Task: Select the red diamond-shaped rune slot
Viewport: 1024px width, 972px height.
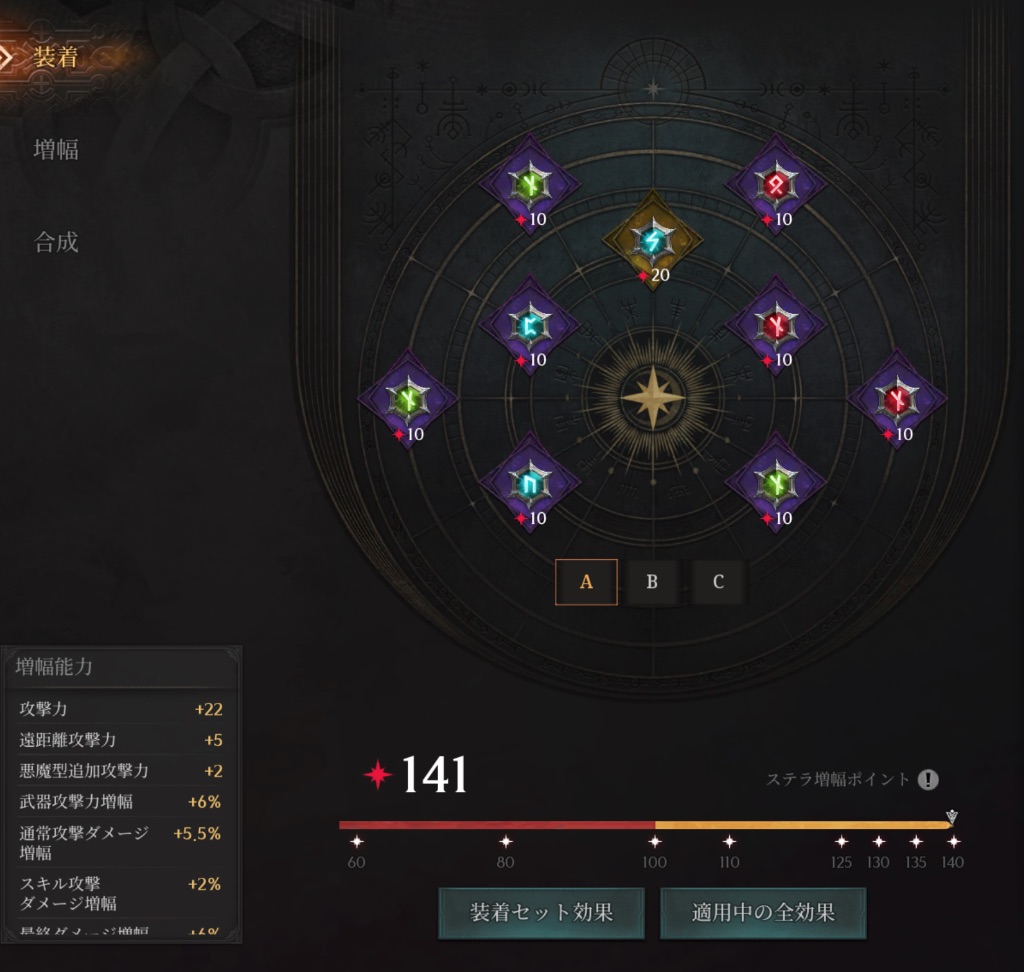Action: coord(775,184)
